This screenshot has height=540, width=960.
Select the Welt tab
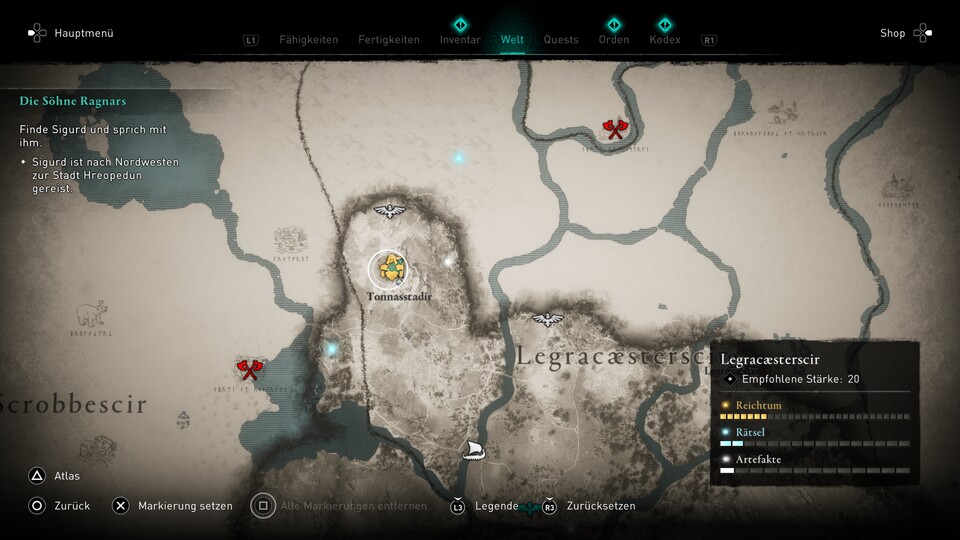(512, 40)
